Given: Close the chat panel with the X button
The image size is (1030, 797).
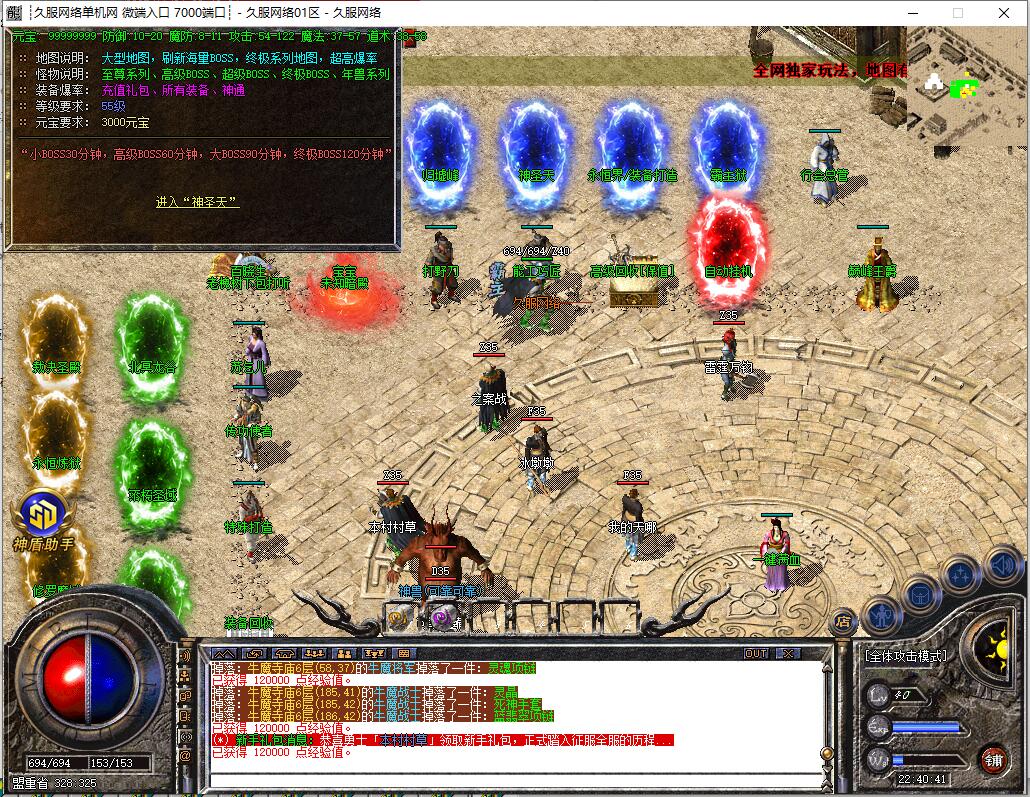Looking at the screenshot, I should pyautogui.click(x=789, y=653).
